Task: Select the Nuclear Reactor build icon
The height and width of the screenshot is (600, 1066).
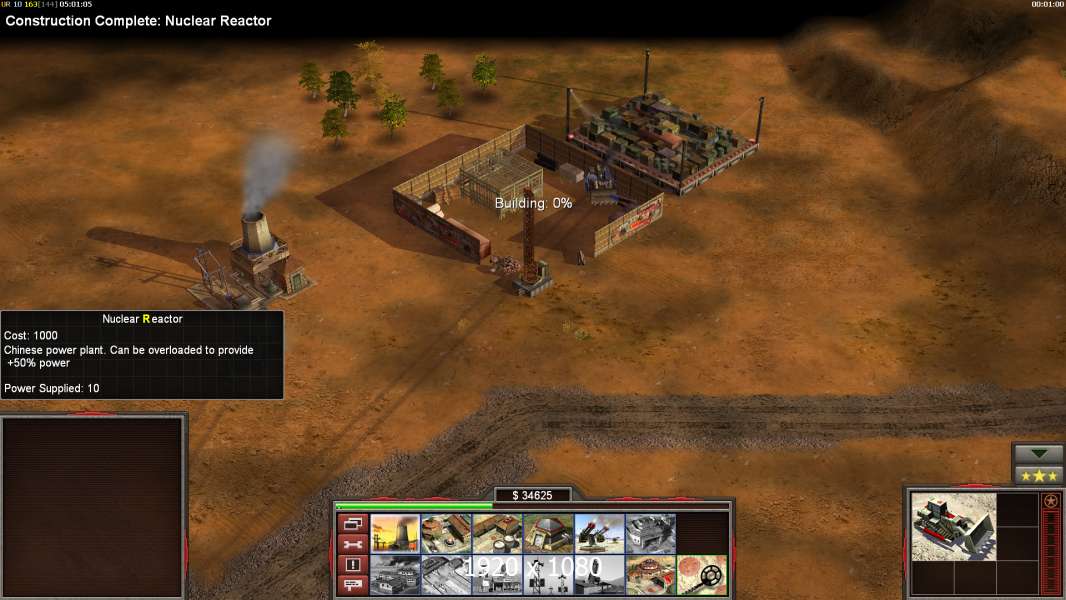Action: (x=395, y=534)
